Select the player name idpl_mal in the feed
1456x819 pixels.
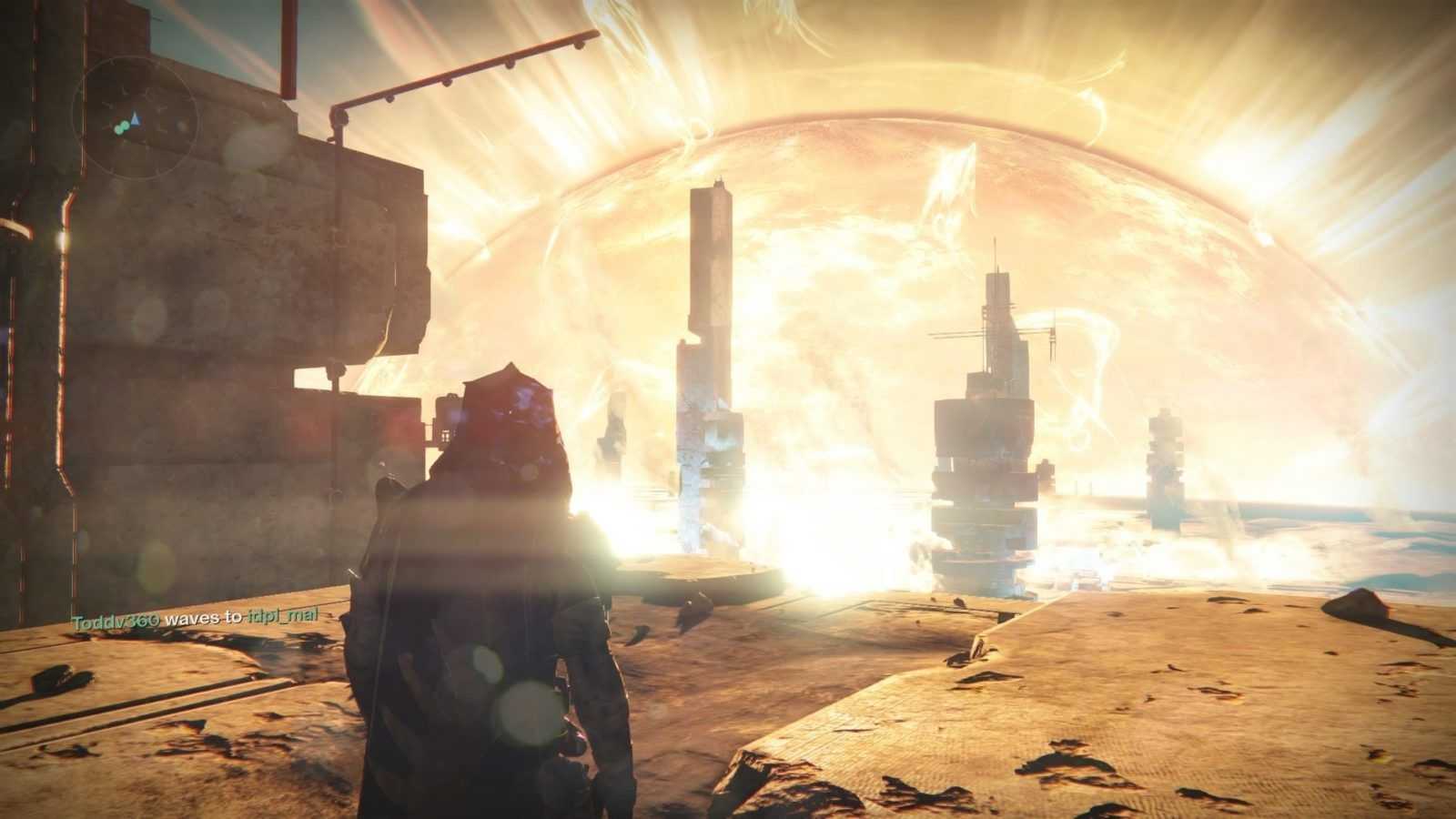point(282,618)
